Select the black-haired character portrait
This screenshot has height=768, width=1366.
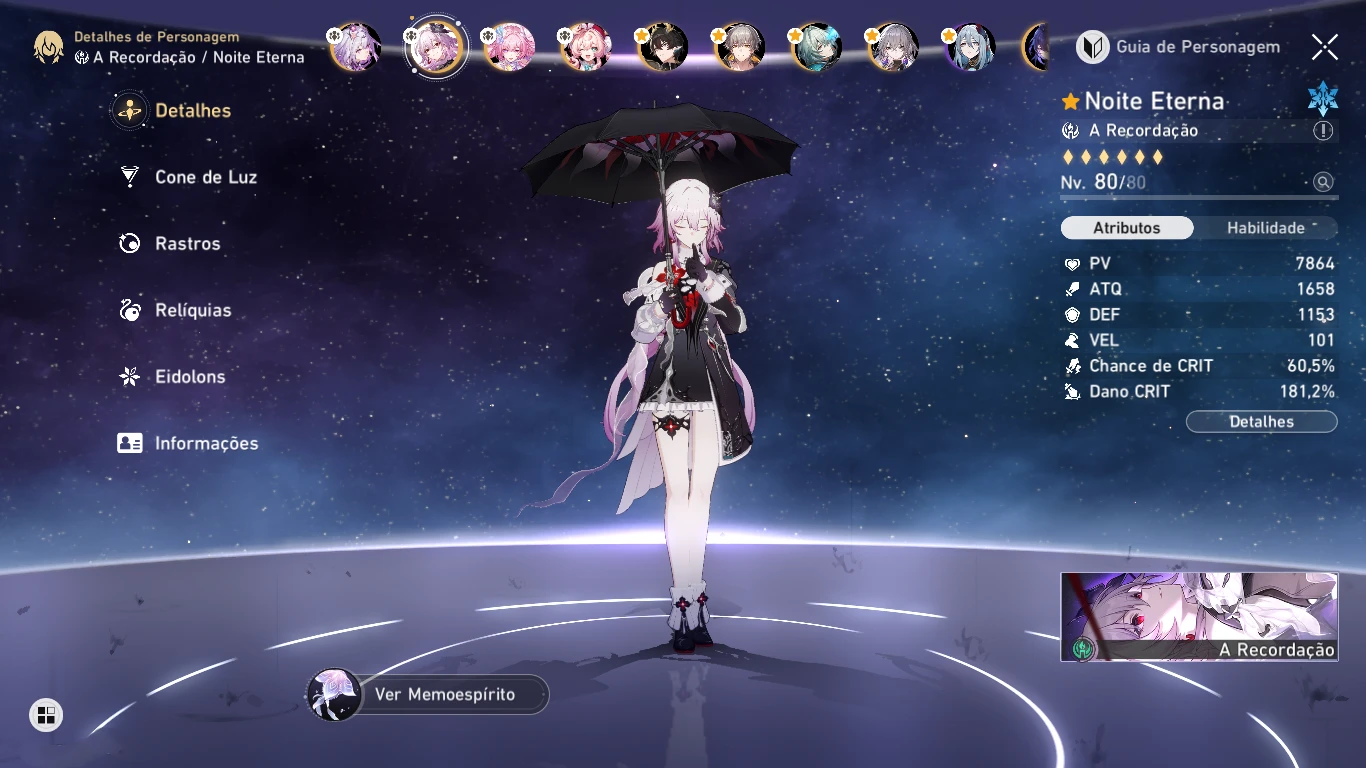click(663, 47)
